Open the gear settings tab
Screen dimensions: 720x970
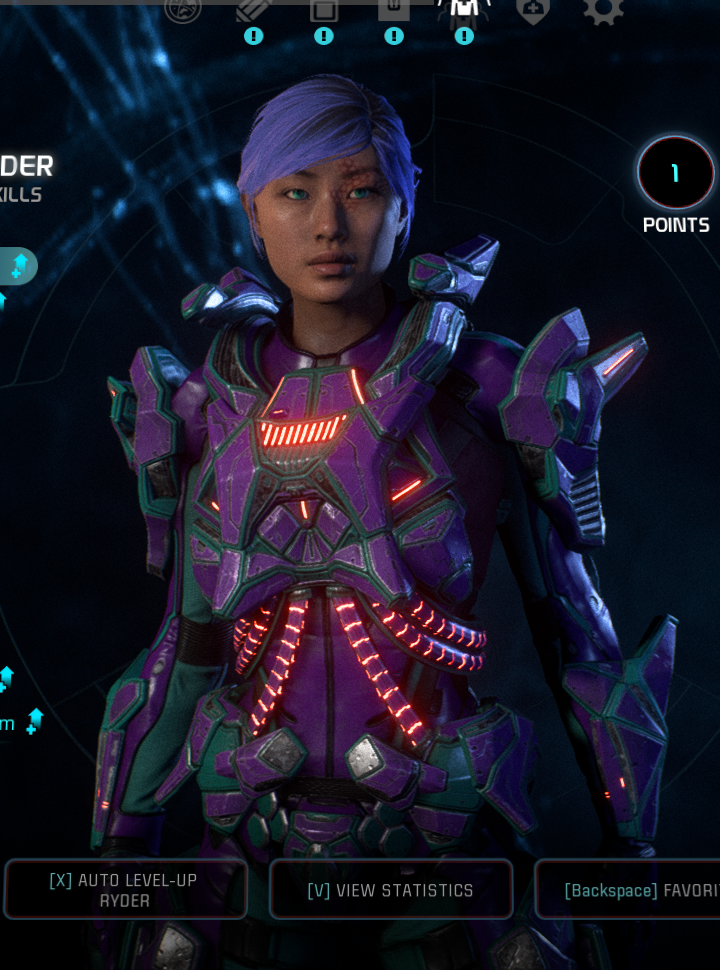603,10
